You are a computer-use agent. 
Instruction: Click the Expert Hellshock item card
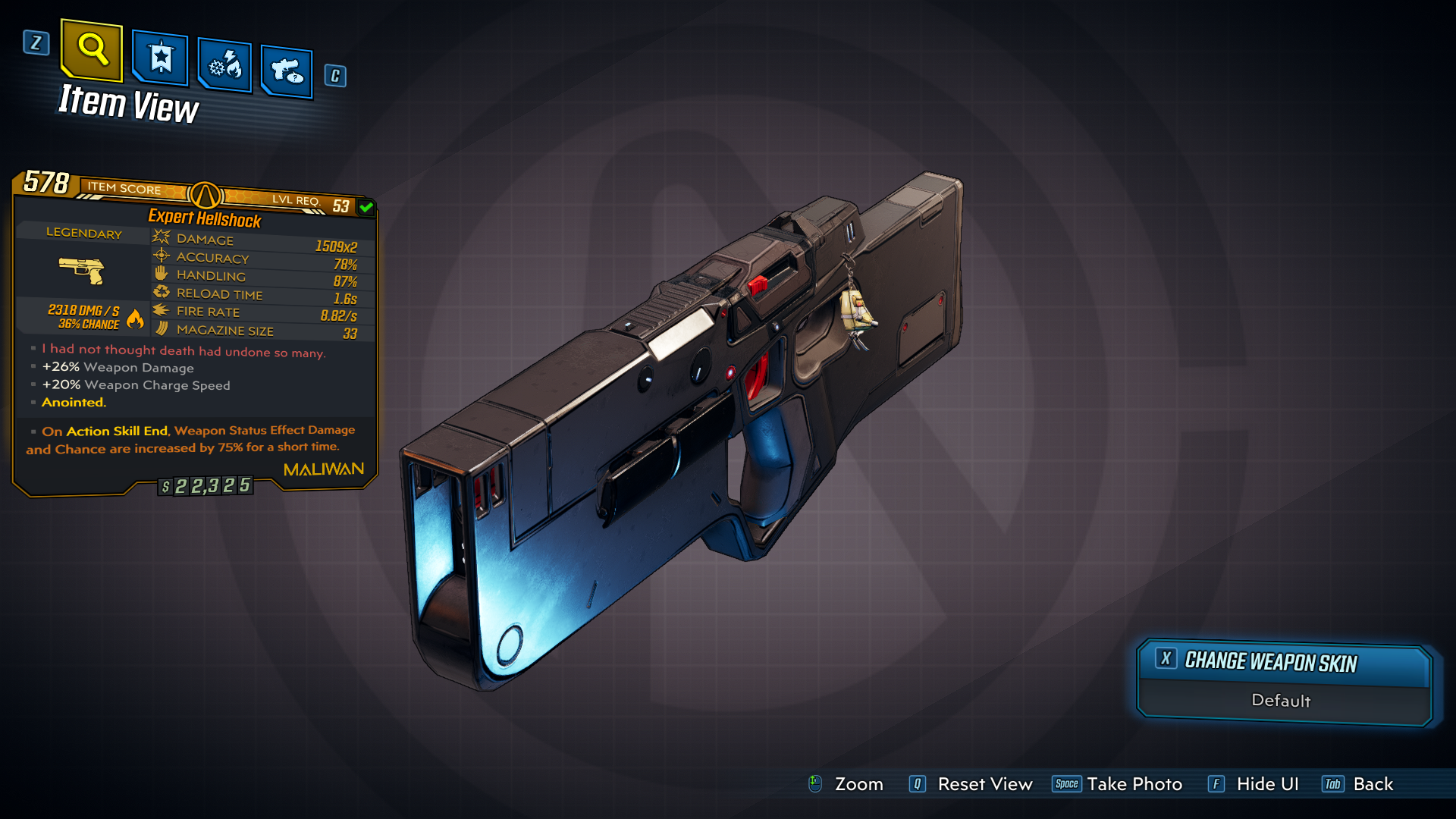195,334
